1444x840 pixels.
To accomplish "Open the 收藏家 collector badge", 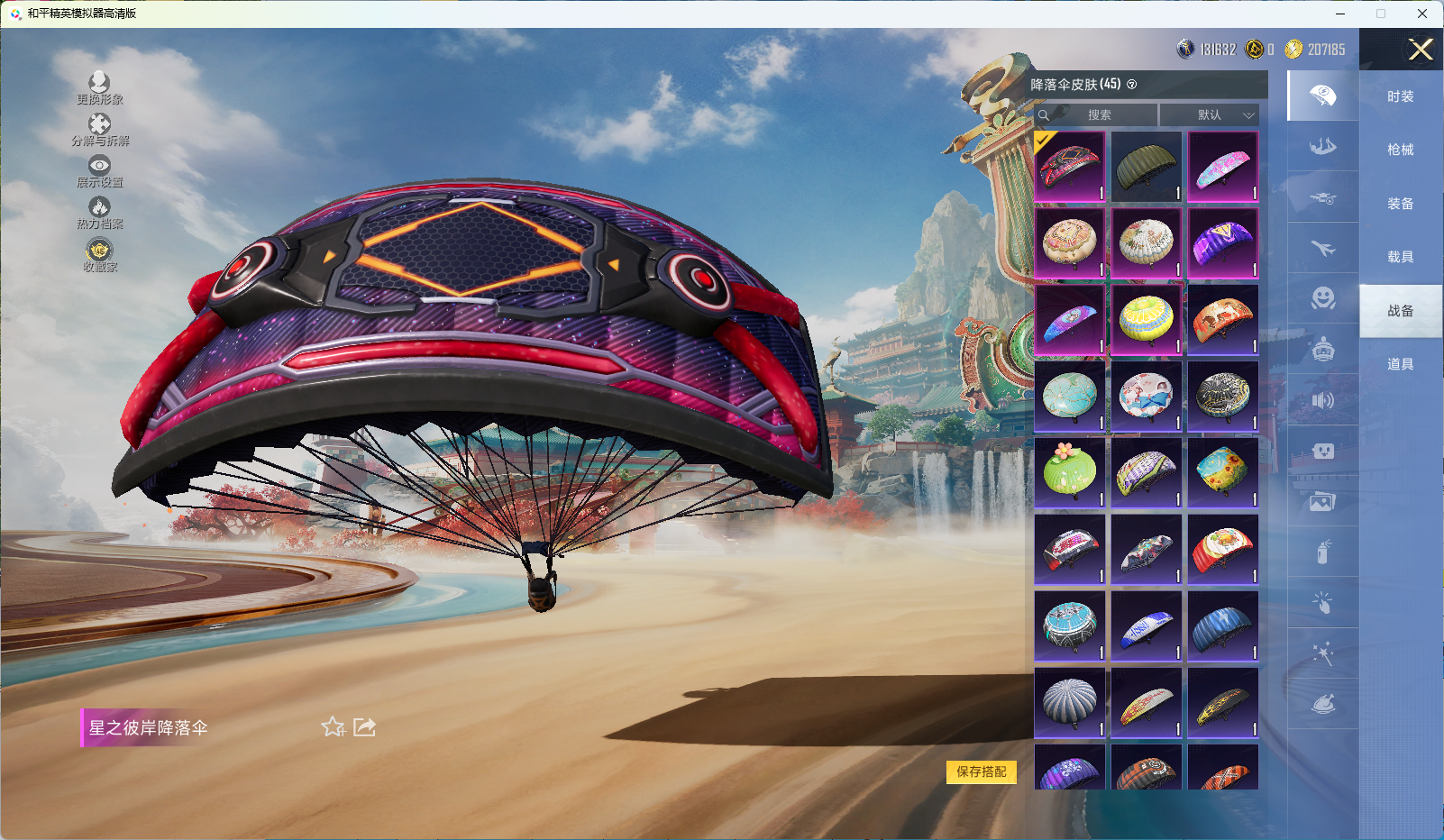I will point(99,255).
